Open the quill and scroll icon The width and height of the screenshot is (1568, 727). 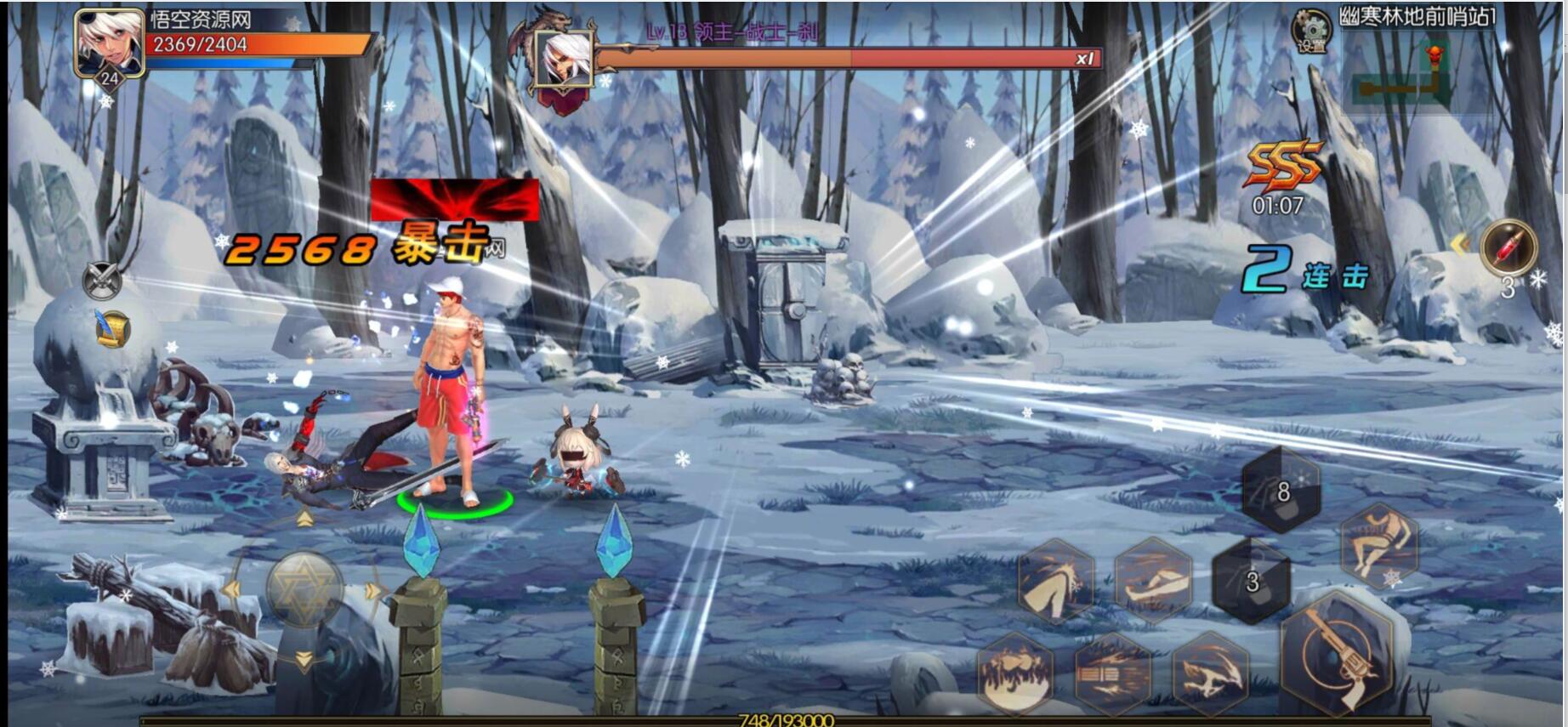[x=111, y=329]
